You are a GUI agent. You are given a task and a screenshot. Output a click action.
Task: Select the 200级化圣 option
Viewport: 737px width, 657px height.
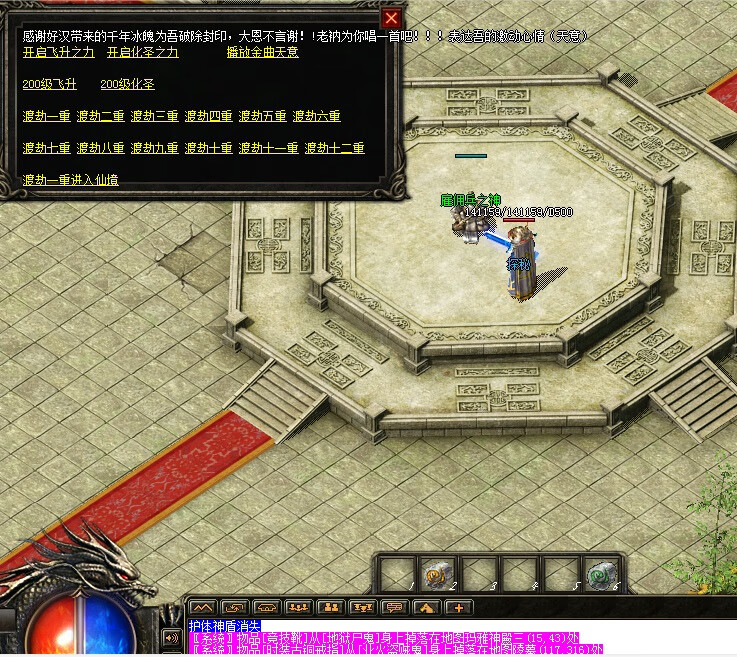127,84
